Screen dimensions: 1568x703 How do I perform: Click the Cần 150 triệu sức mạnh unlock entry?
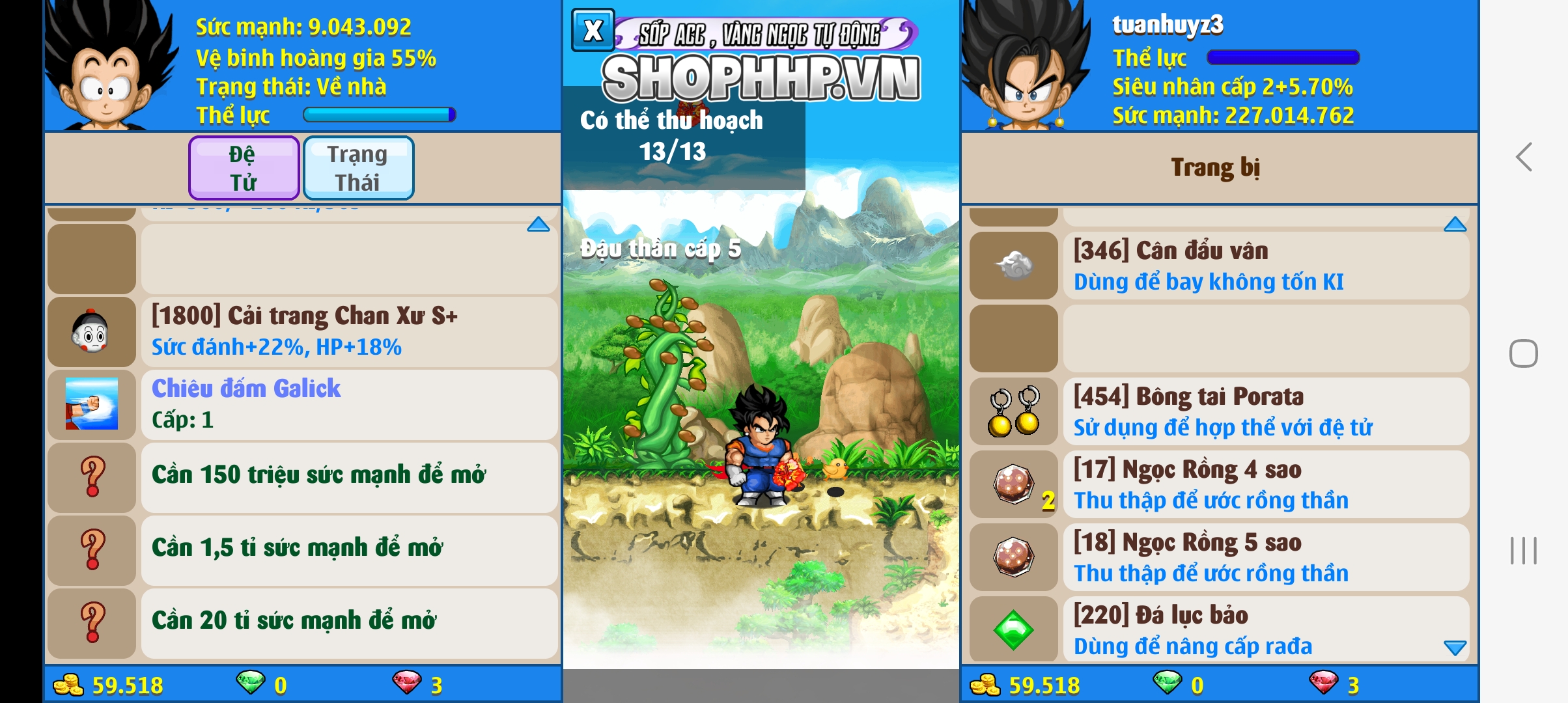tap(319, 475)
